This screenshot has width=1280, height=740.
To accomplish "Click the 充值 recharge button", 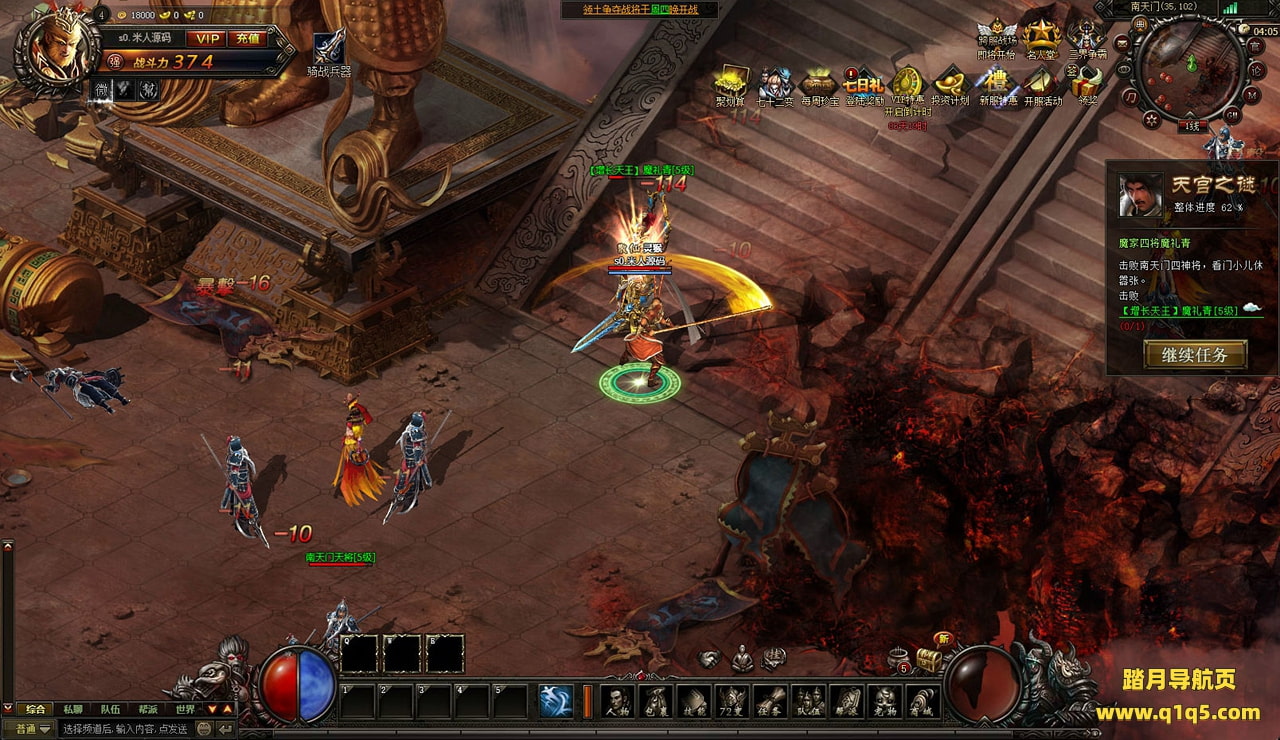I will click(247, 39).
